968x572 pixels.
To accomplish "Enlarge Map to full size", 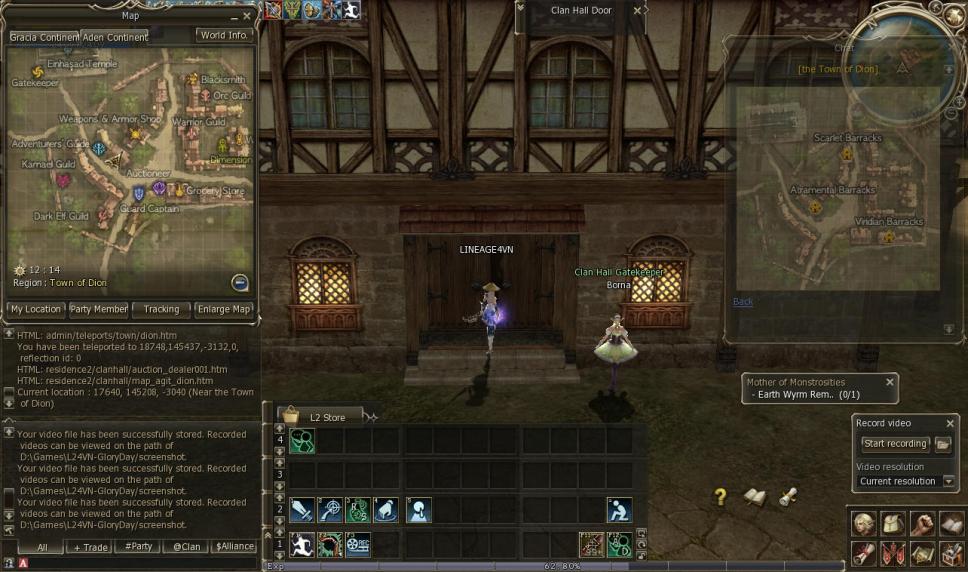I will point(224,309).
